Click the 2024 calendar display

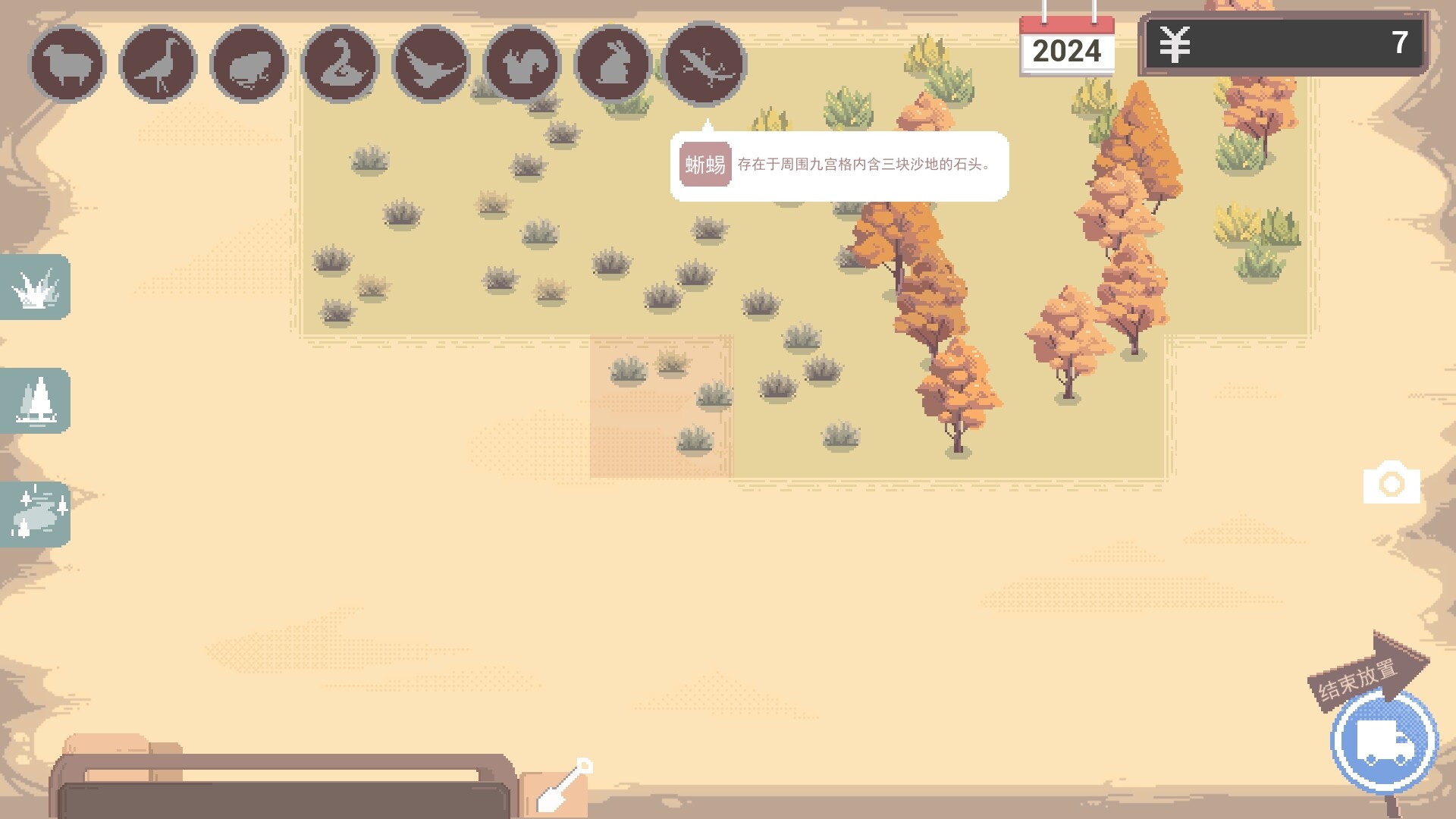click(1068, 50)
